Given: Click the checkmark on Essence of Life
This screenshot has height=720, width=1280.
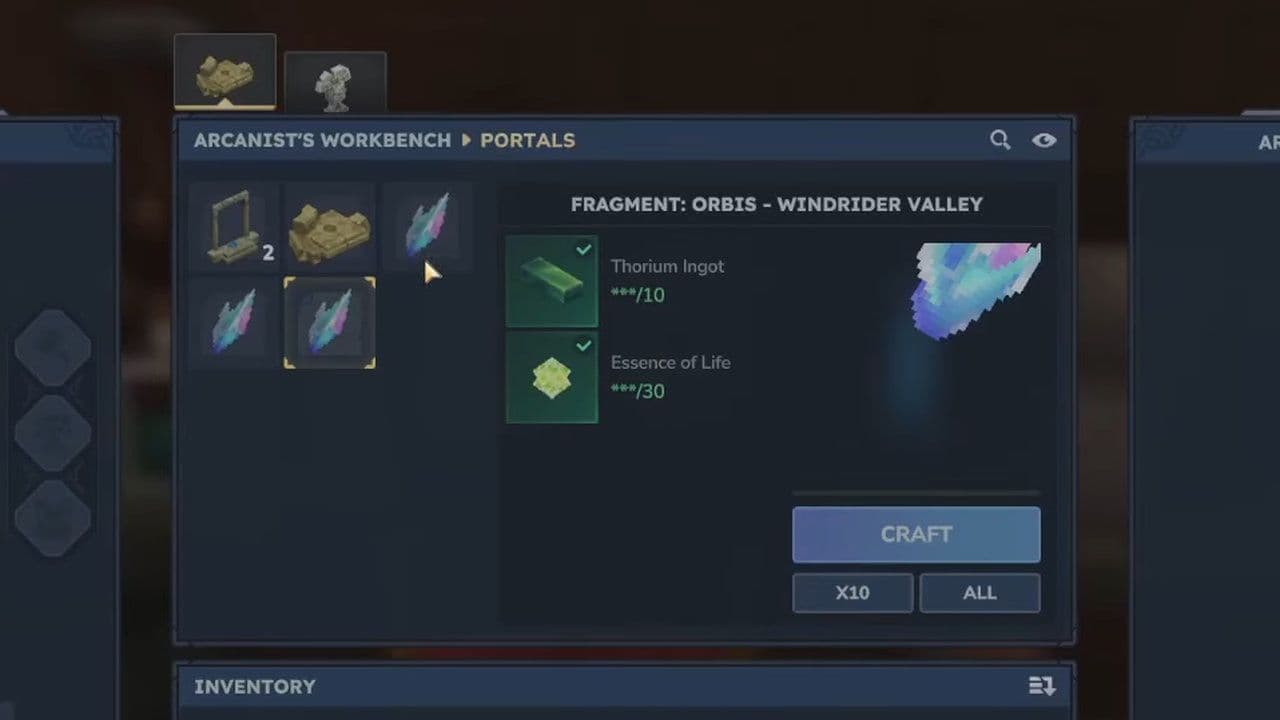Looking at the screenshot, I should [584, 347].
